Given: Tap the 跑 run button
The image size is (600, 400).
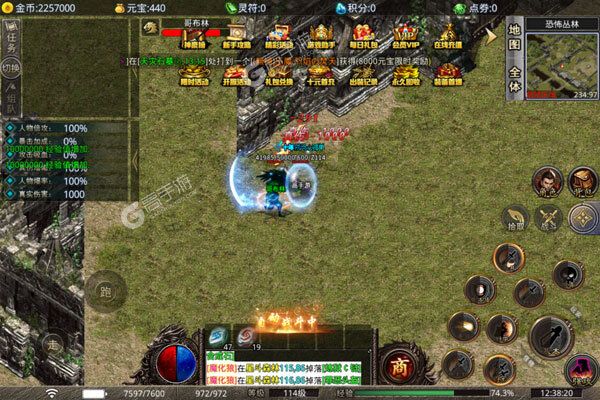Looking at the screenshot, I should click(105, 293).
